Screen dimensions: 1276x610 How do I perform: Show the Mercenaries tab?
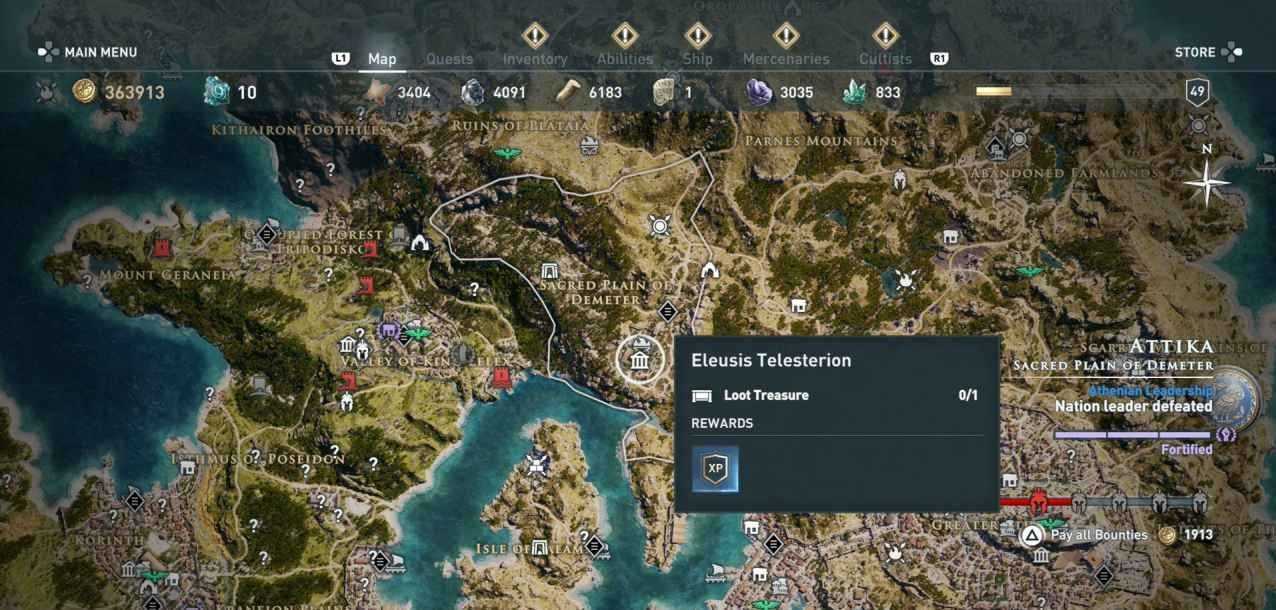[786, 59]
